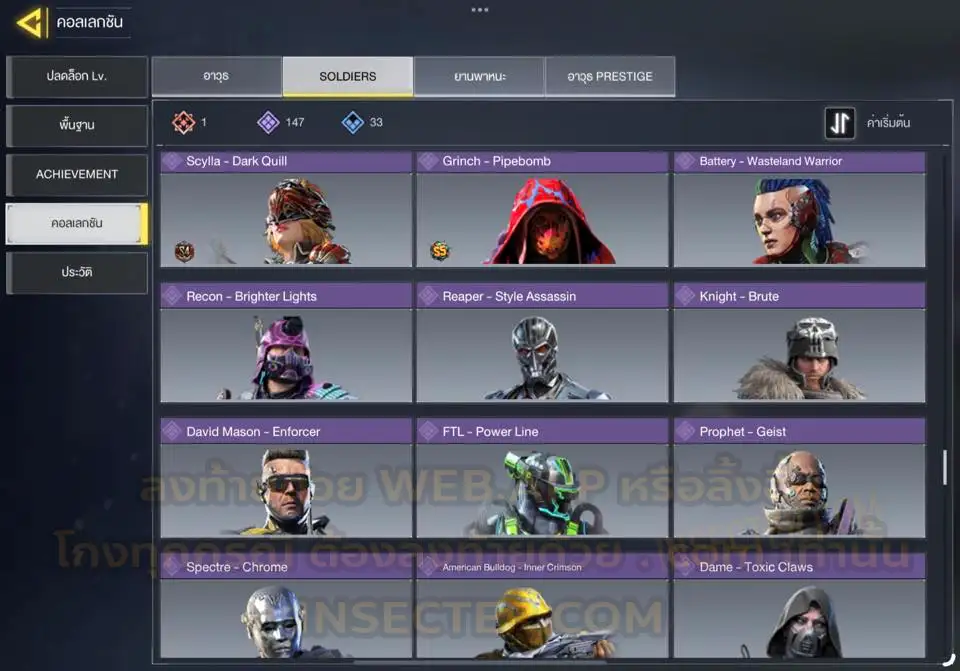Pick the Prophet - Geist soldier
Image resolution: width=960 pixels, height=671 pixels.
799,479
